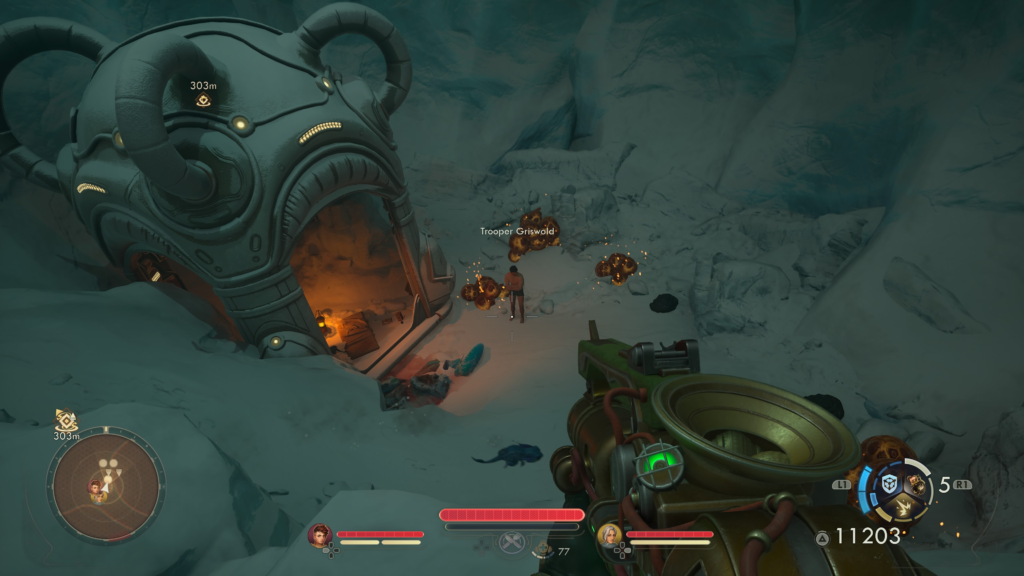Open the circular minimap

coord(105,486)
